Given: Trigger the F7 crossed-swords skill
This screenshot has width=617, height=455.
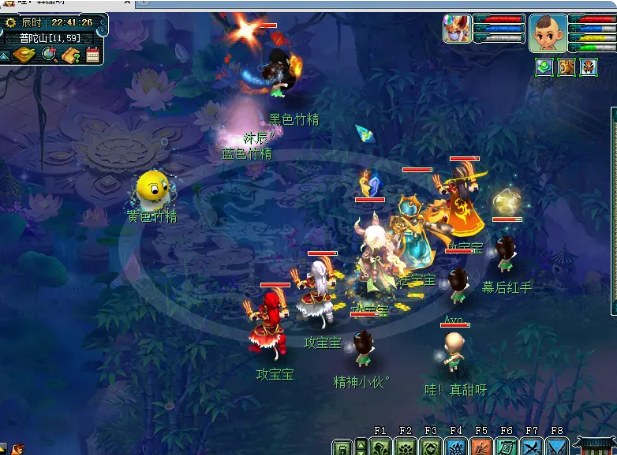Looking at the screenshot, I should coord(531,446).
